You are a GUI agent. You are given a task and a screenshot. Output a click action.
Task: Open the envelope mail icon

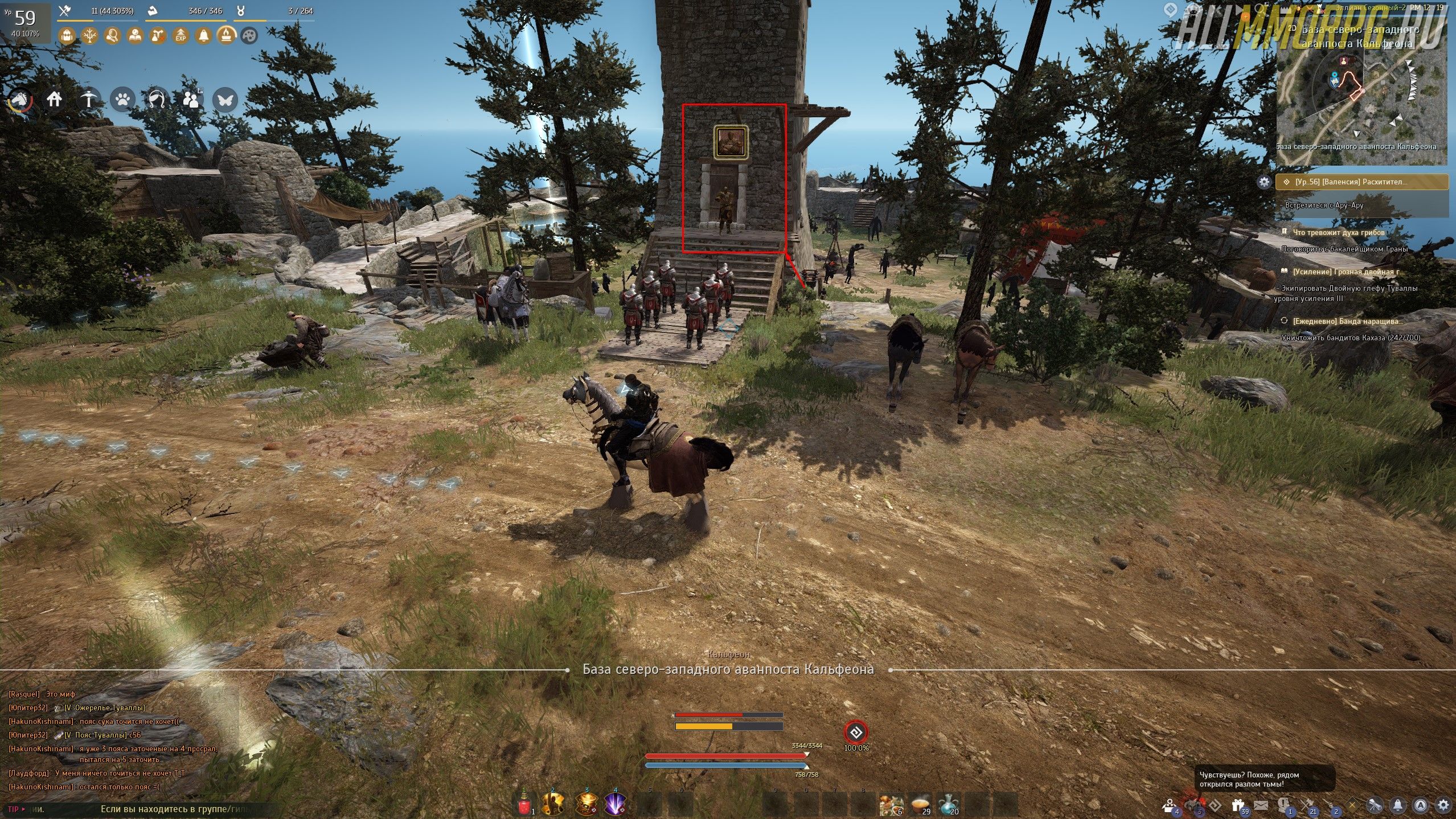(1260, 805)
